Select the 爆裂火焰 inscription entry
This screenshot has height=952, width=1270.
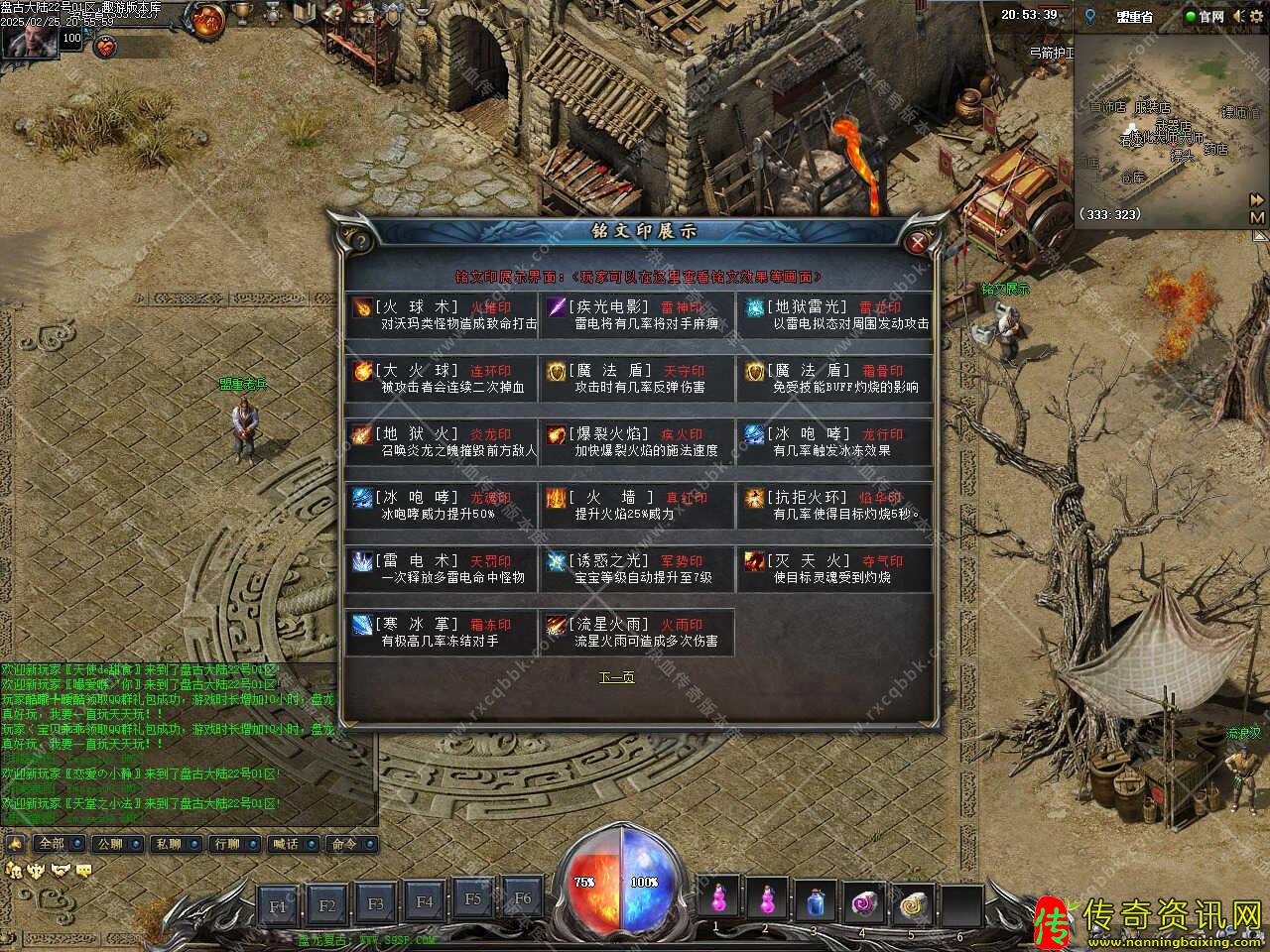636,442
